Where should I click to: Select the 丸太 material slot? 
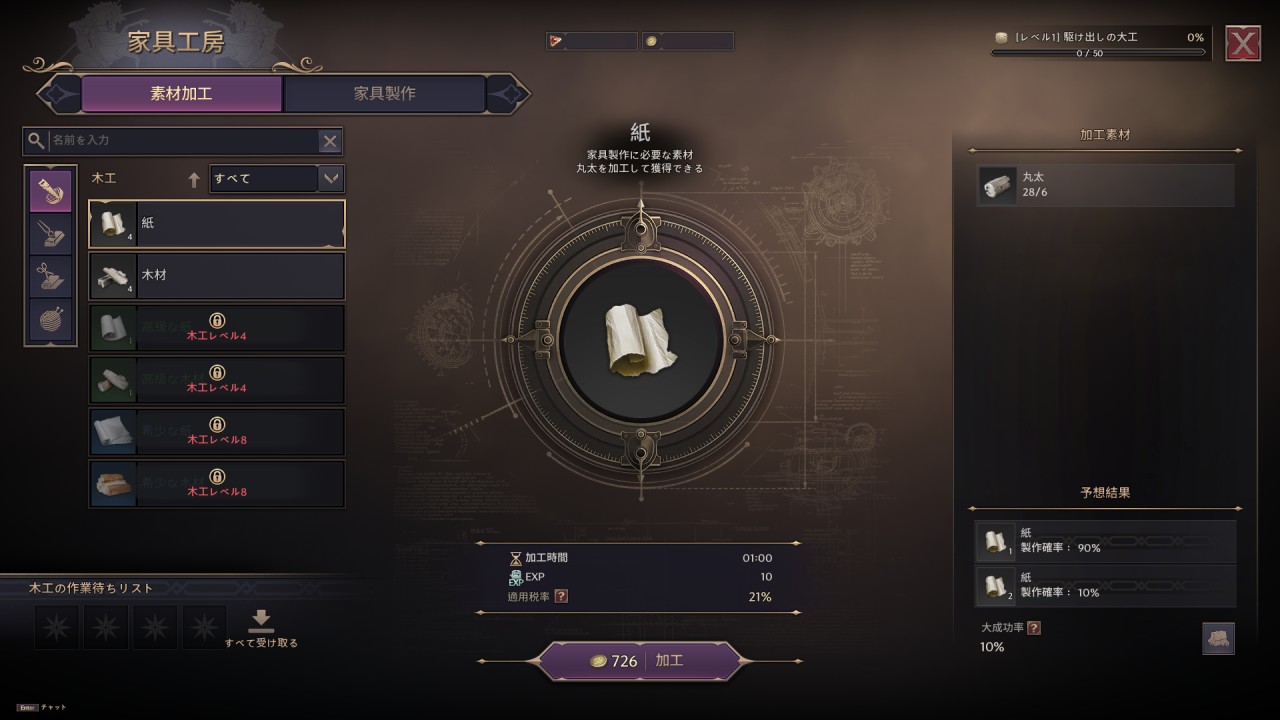1105,185
